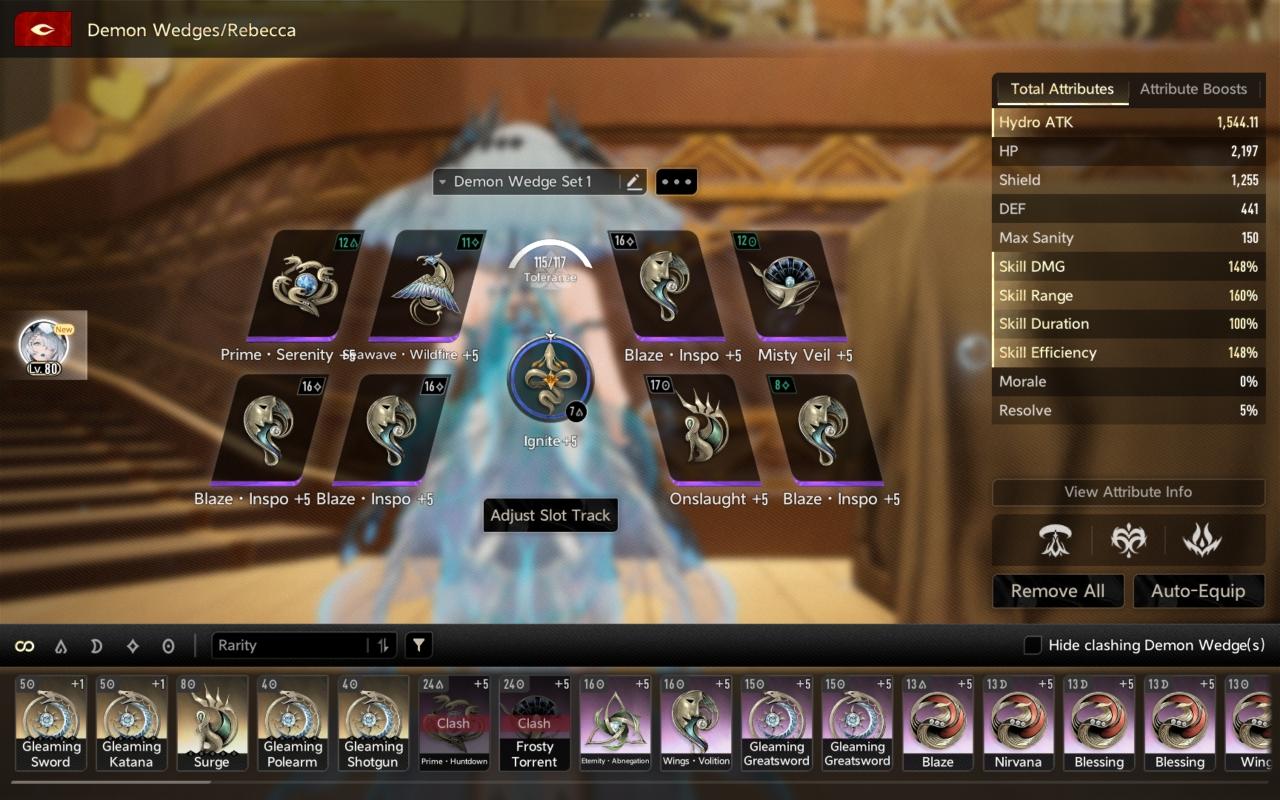This screenshot has height=800, width=1280.
Task: Select the Frosty Torrent wedge card
Action: click(534, 722)
